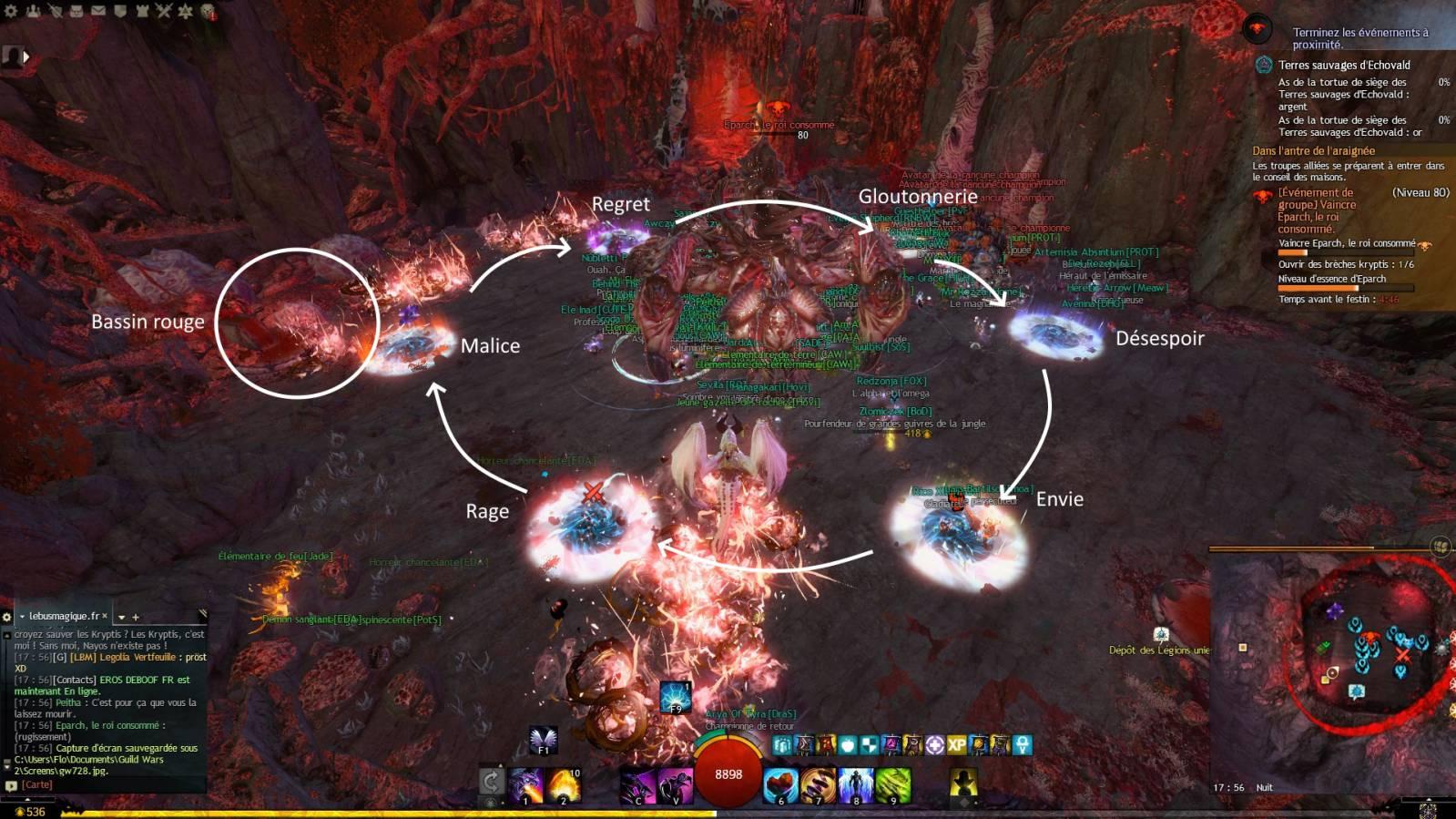Activate the golden utility skill in slot 7
This screenshot has height=819, width=1456.
[818, 785]
